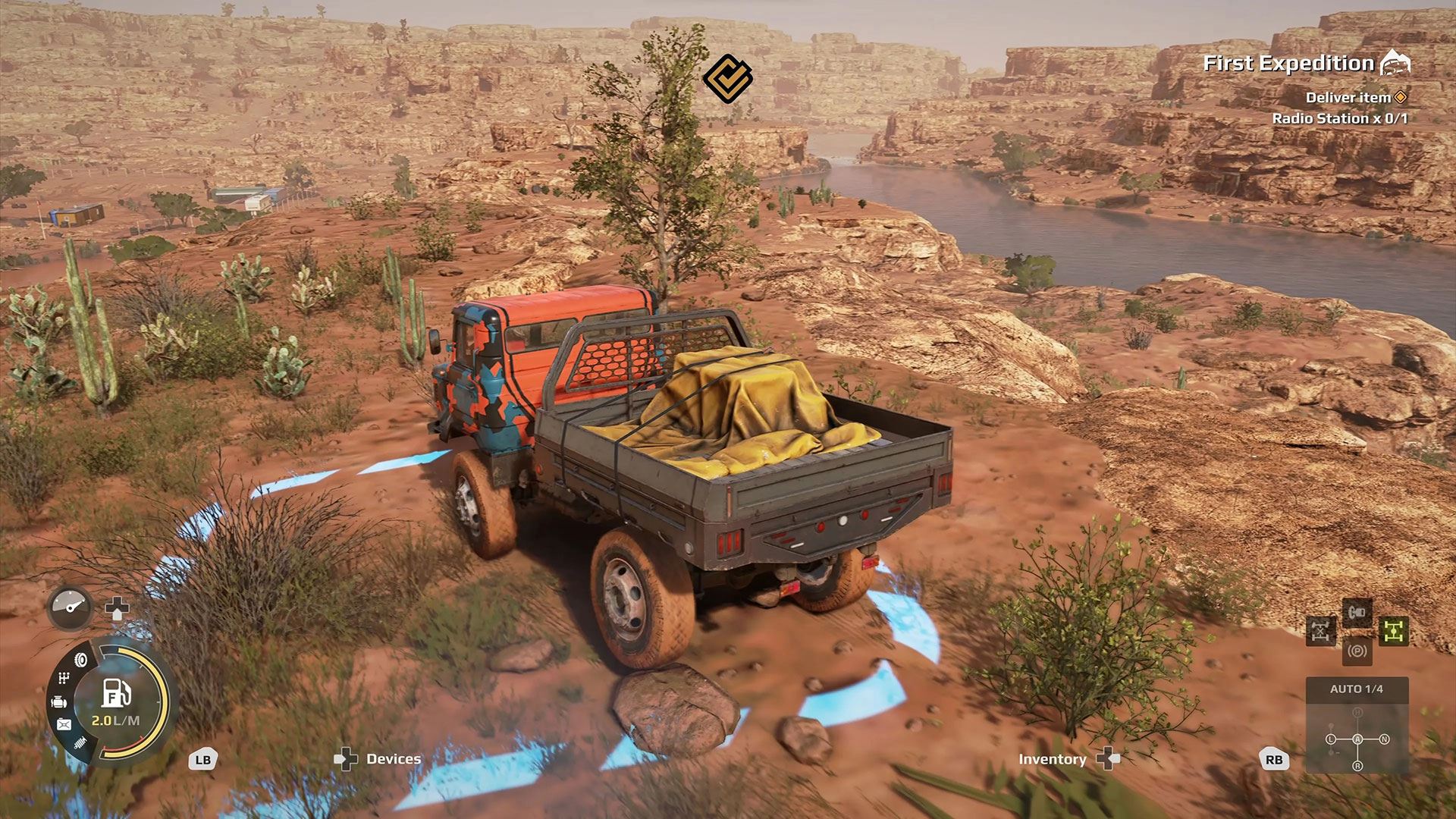Select the engine status icon

(58, 703)
